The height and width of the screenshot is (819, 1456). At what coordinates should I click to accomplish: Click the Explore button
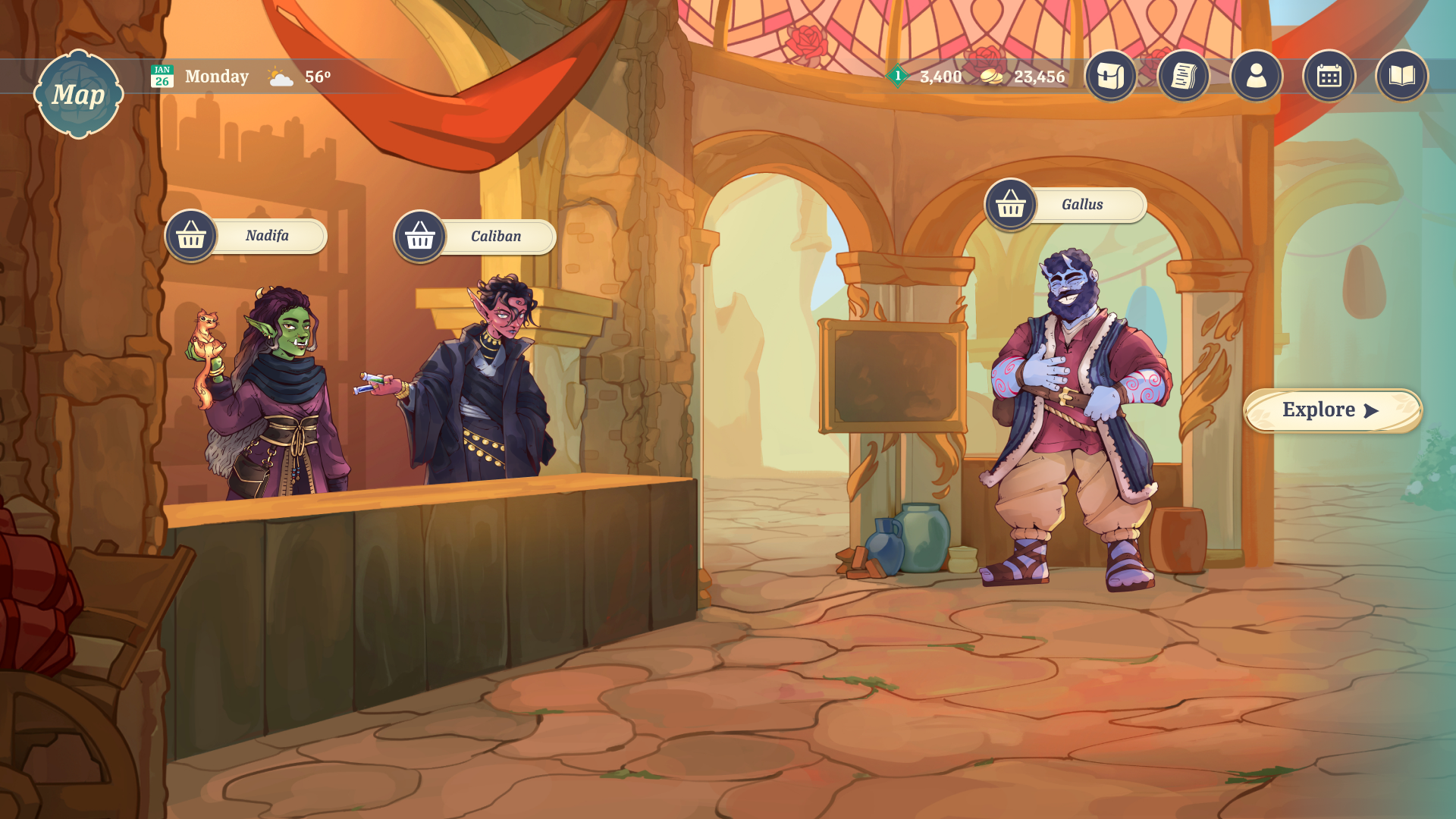click(x=1332, y=410)
